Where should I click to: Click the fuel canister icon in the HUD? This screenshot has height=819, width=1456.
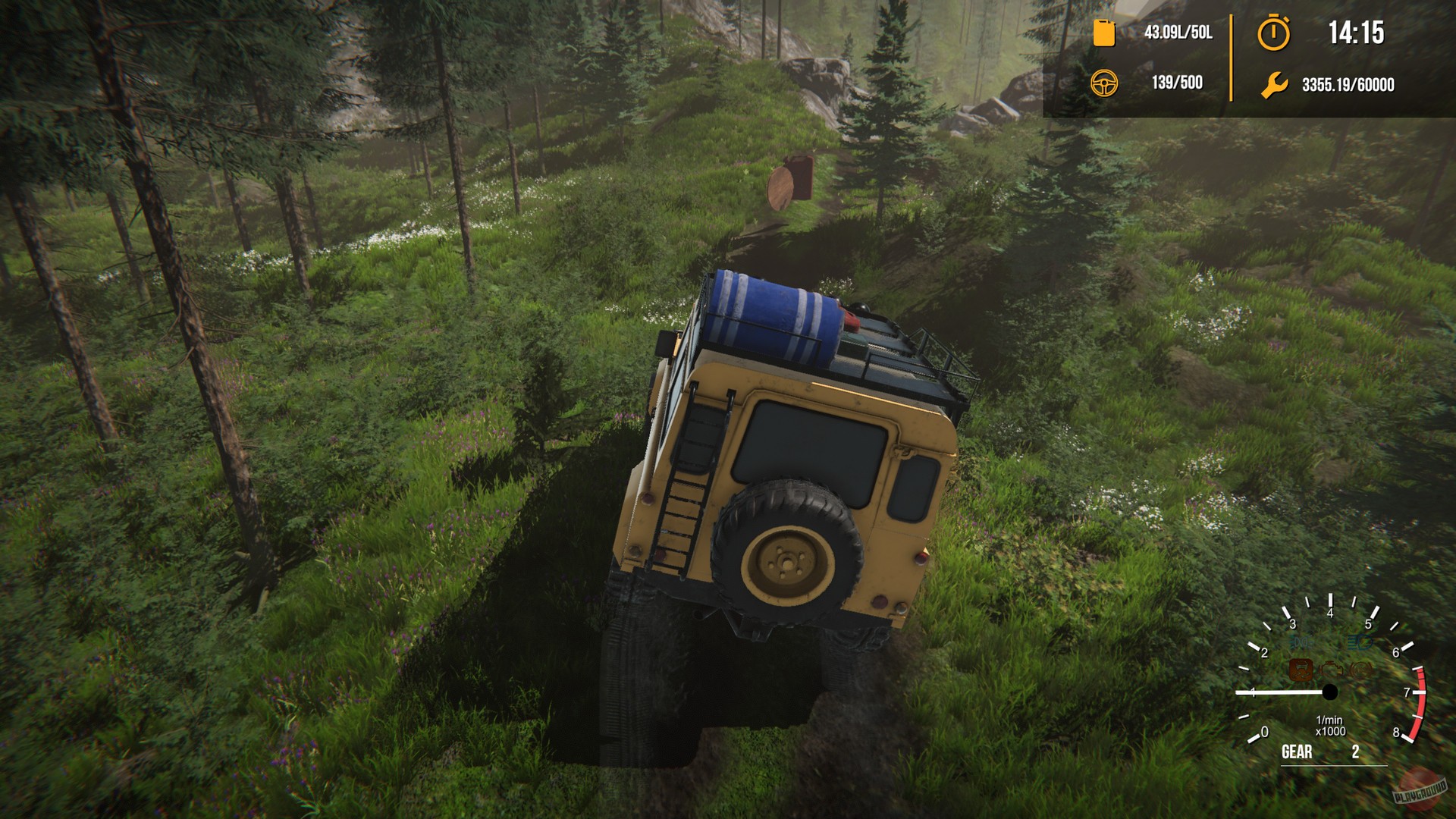pos(1103,33)
